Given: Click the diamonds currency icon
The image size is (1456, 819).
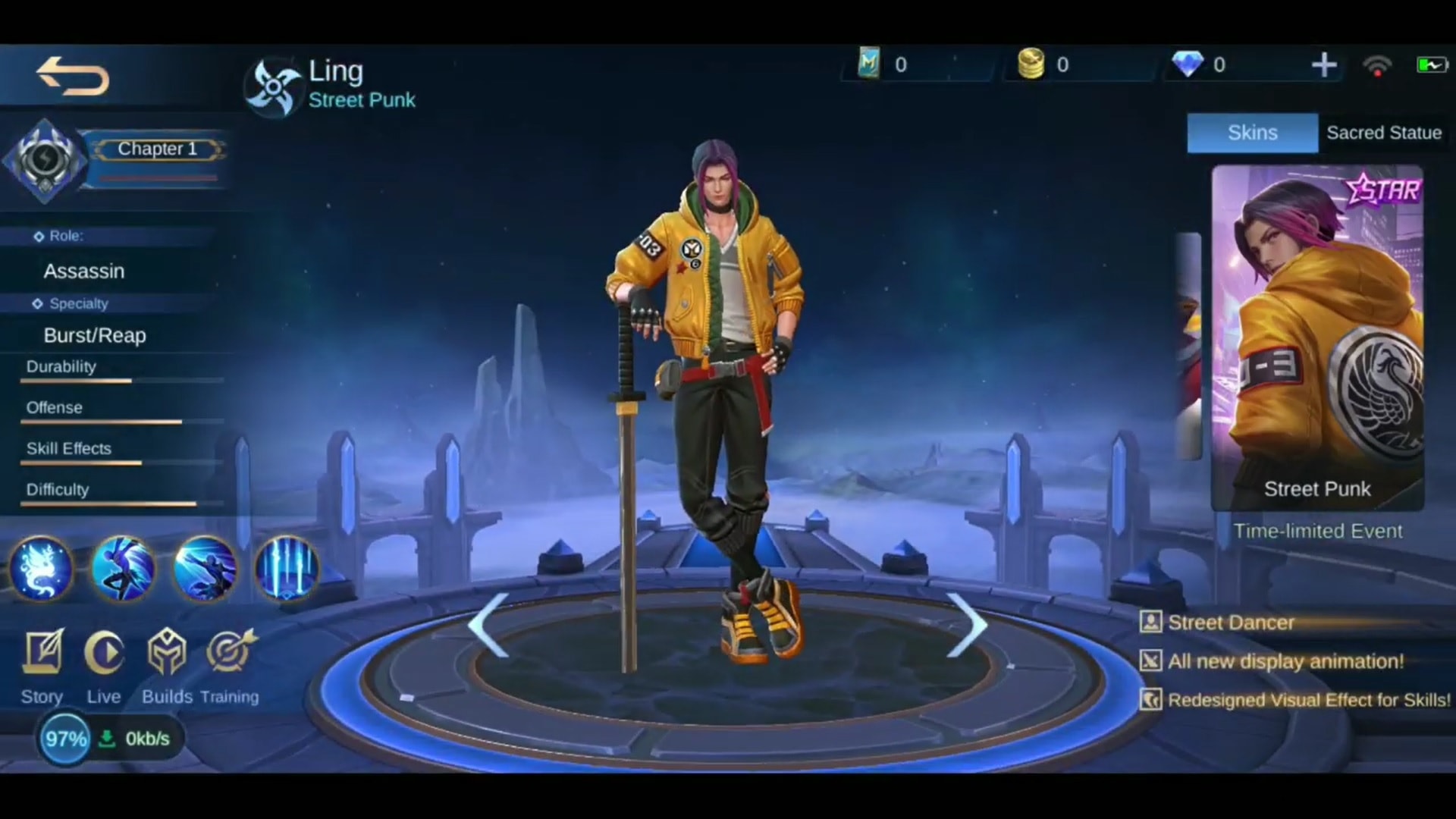Looking at the screenshot, I should 1191,64.
